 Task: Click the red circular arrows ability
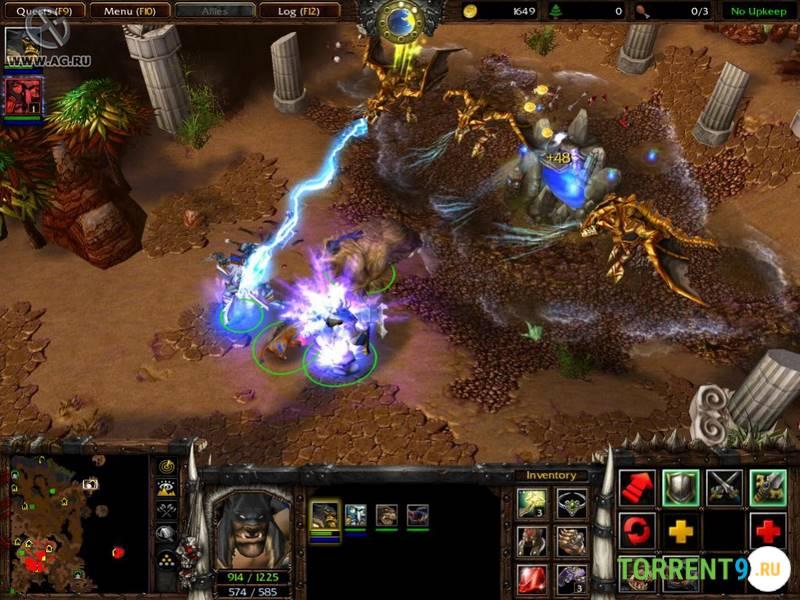coord(637,530)
